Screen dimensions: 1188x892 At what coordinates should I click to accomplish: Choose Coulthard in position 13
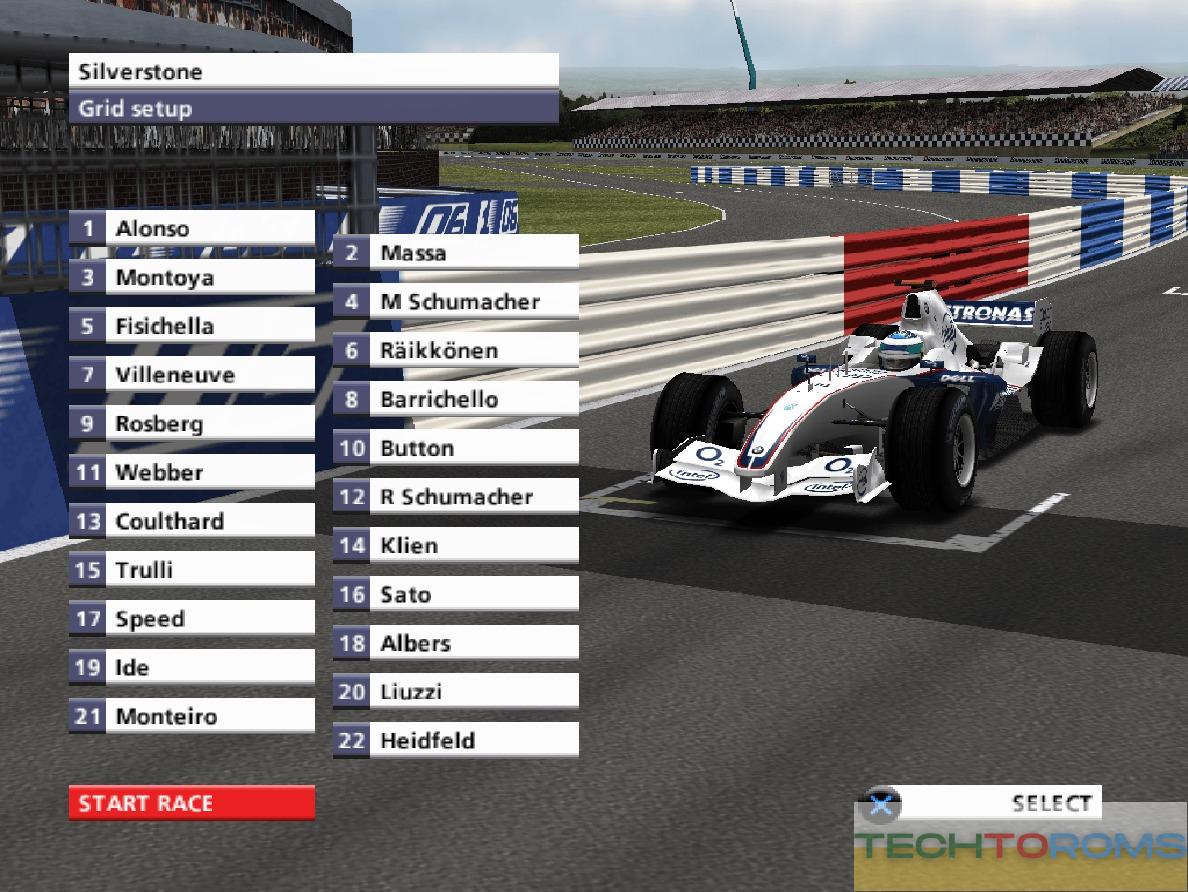(191, 521)
